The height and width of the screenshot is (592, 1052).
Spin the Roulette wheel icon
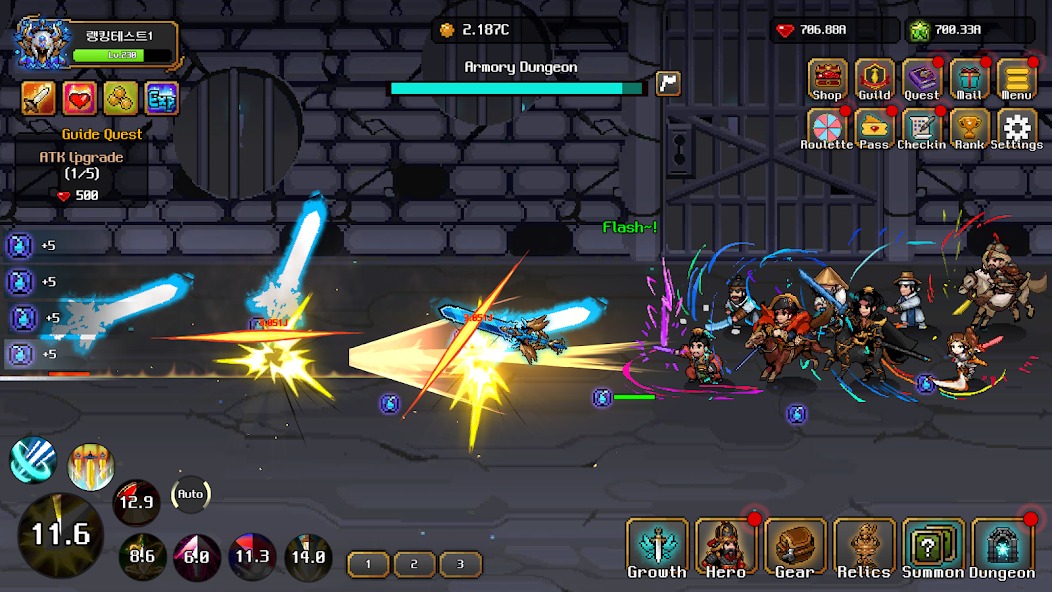coord(827,128)
